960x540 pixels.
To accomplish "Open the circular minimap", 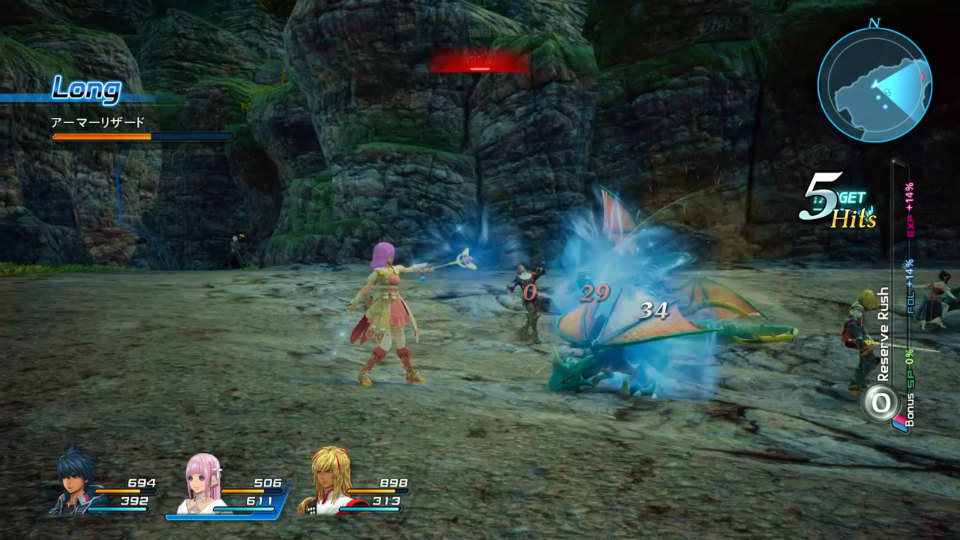I will [875, 84].
